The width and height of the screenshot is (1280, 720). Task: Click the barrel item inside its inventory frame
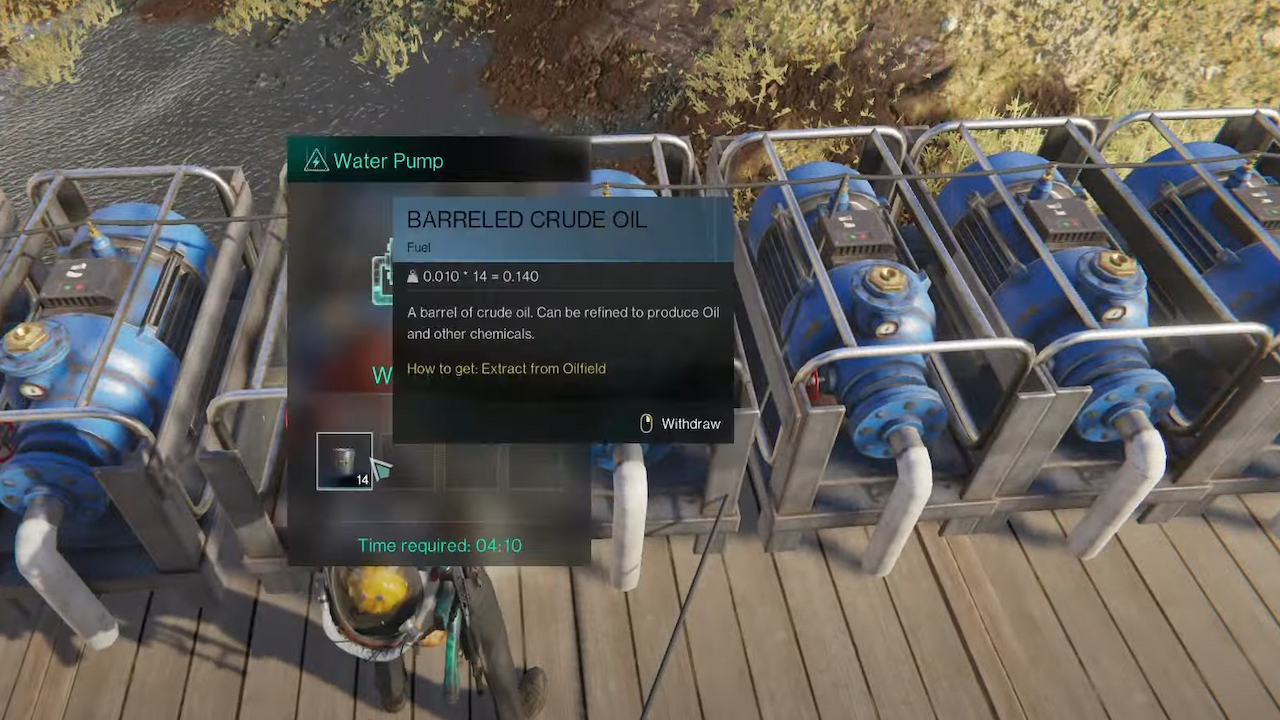[344, 461]
